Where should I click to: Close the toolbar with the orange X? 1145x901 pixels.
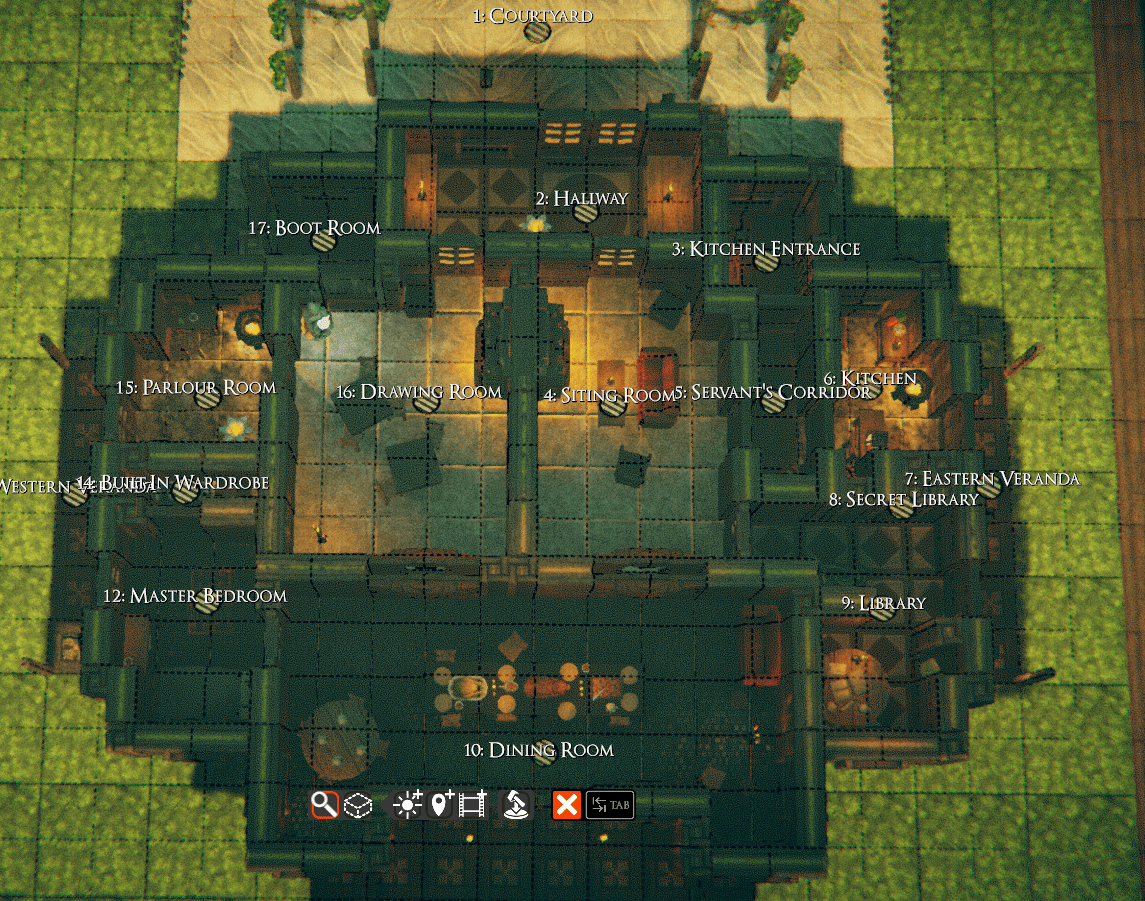[567, 804]
